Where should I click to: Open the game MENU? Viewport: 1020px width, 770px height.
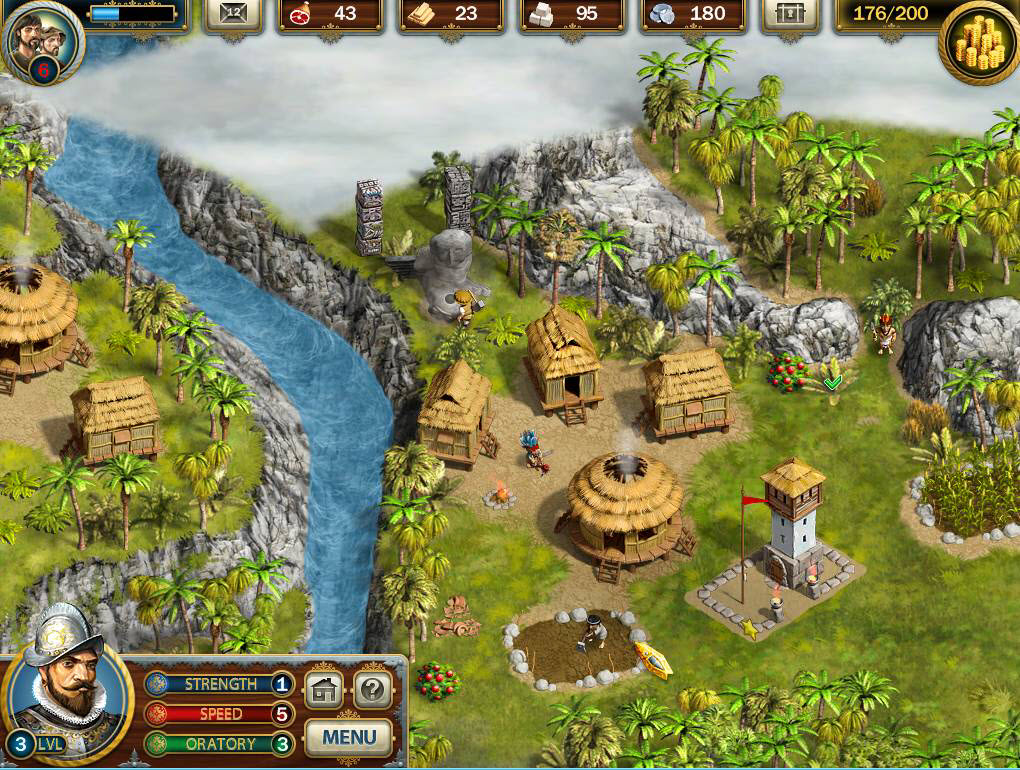(x=349, y=738)
